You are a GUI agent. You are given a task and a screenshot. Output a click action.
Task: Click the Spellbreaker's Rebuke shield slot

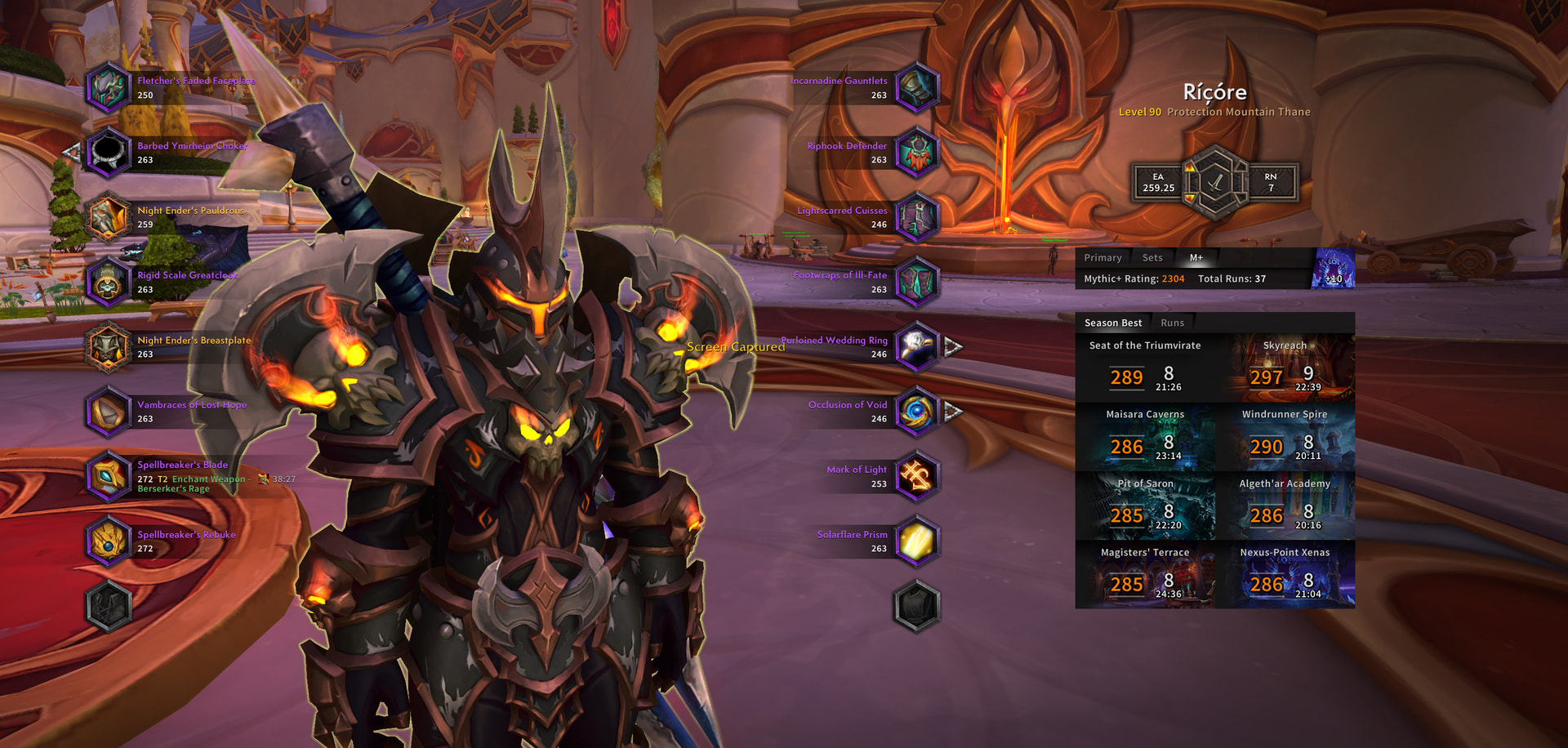pos(109,541)
